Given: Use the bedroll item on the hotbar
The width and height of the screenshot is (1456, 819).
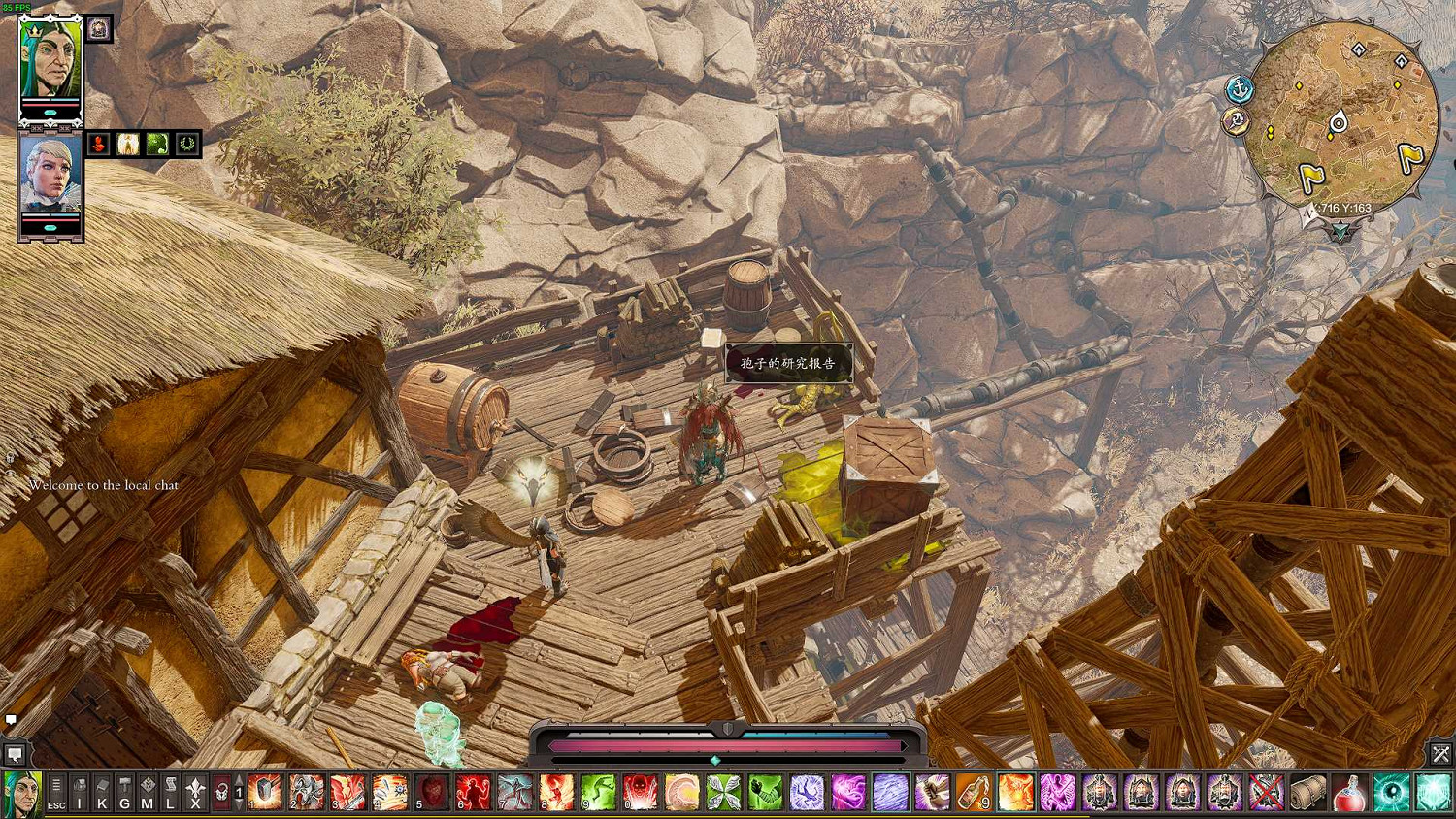Looking at the screenshot, I should [x=1307, y=793].
